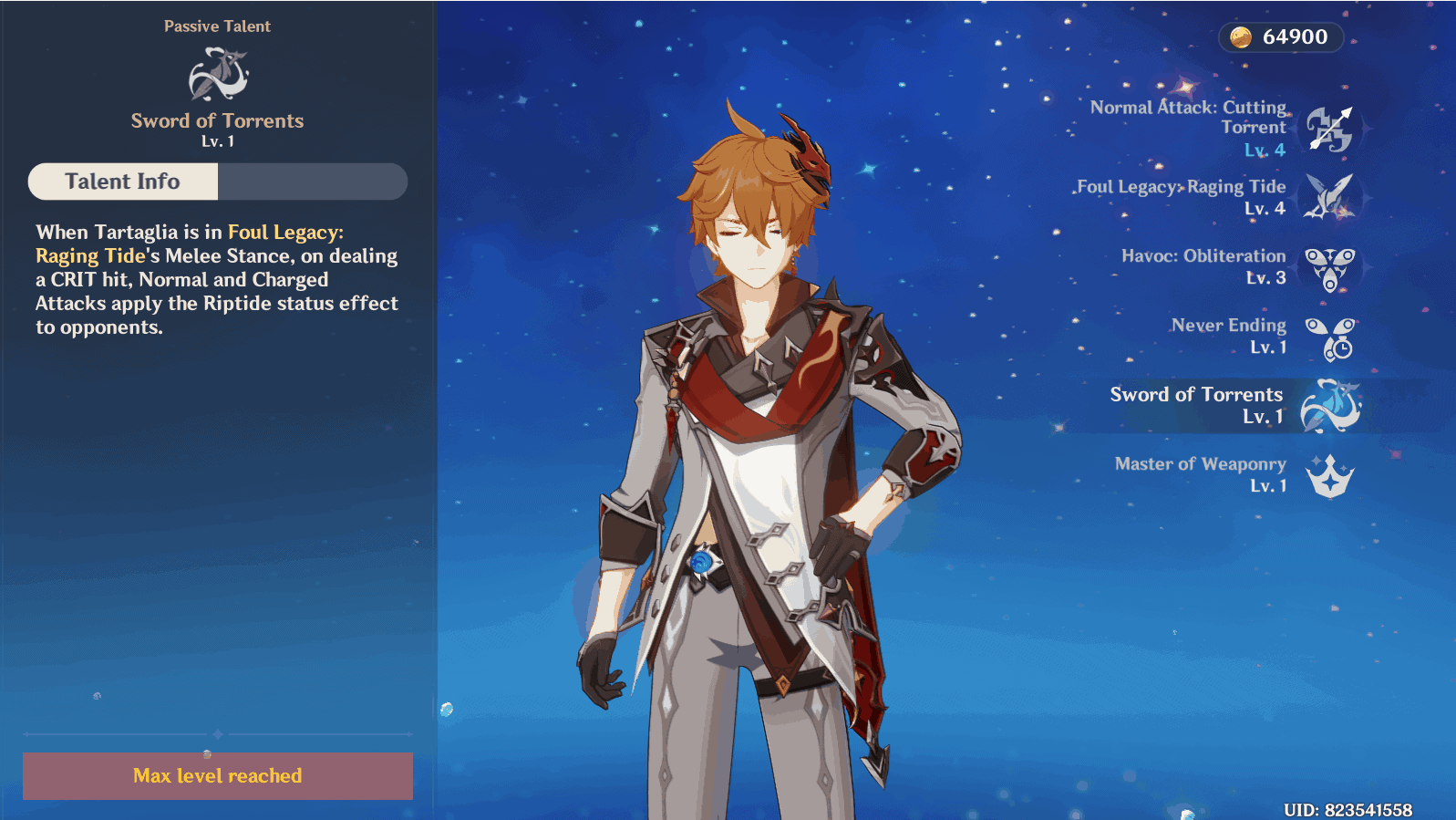Switch to the Talent Info tab

[123, 182]
